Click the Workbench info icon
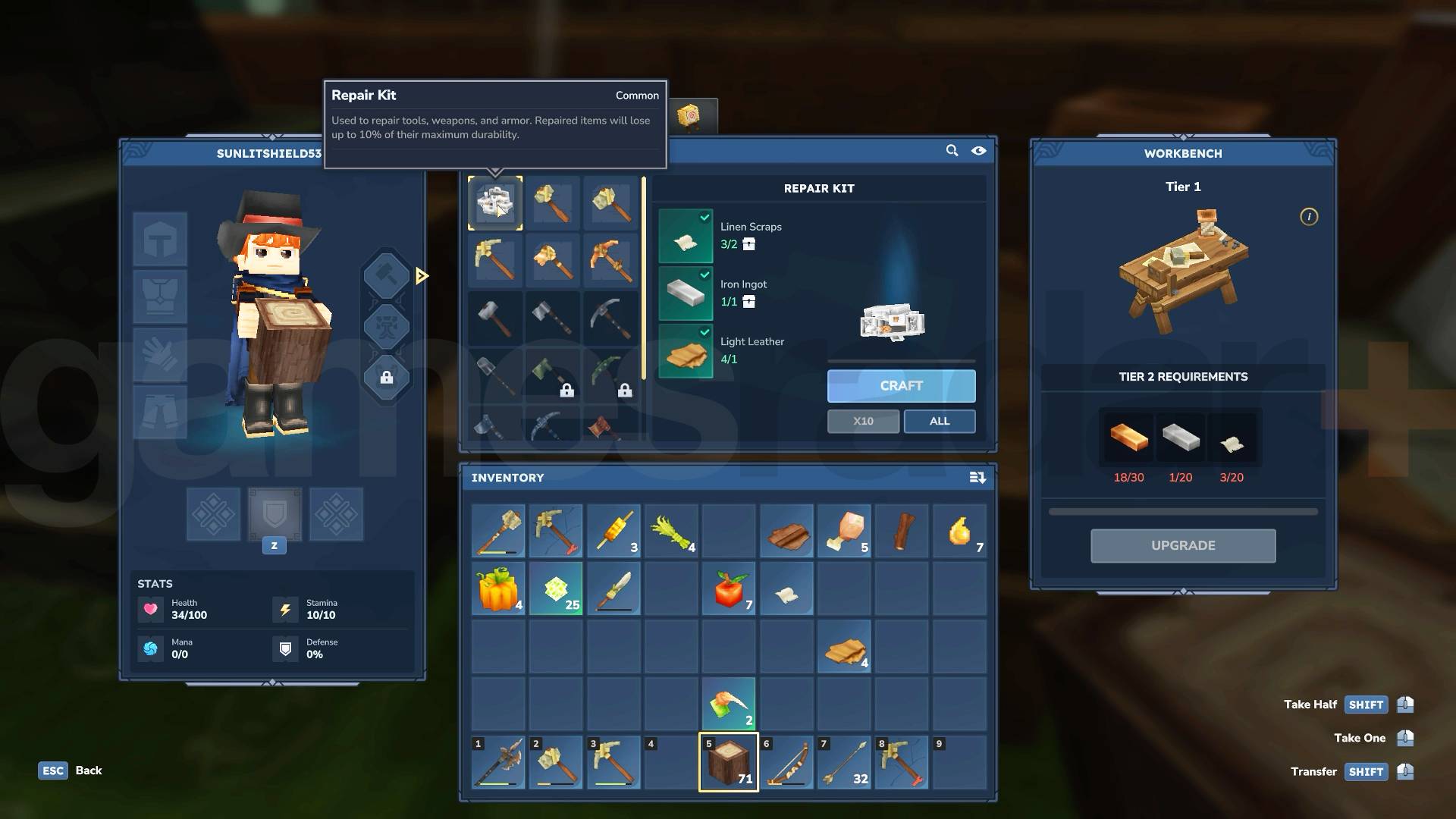The image size is (1456, 819). [x=1309, y=217]
